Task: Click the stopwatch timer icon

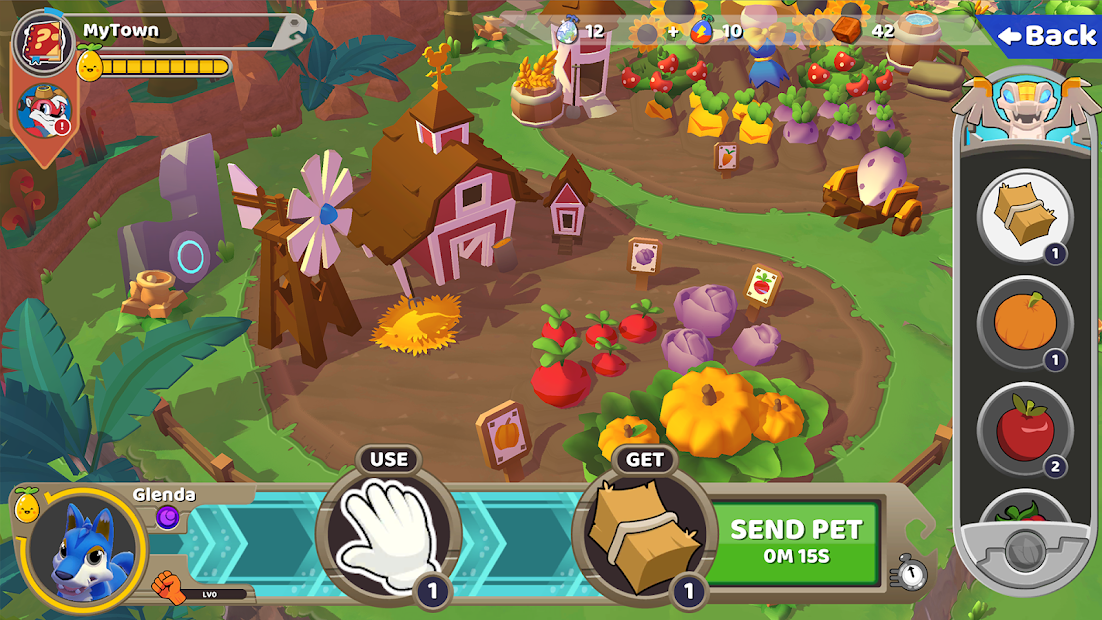Action: [909, 572]
